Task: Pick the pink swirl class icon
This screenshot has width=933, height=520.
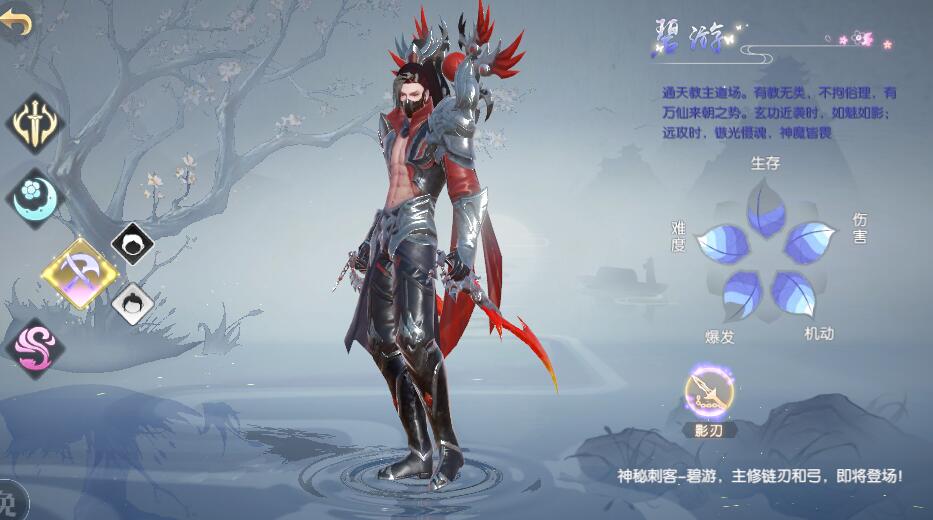Action: (x=35, y=347)
